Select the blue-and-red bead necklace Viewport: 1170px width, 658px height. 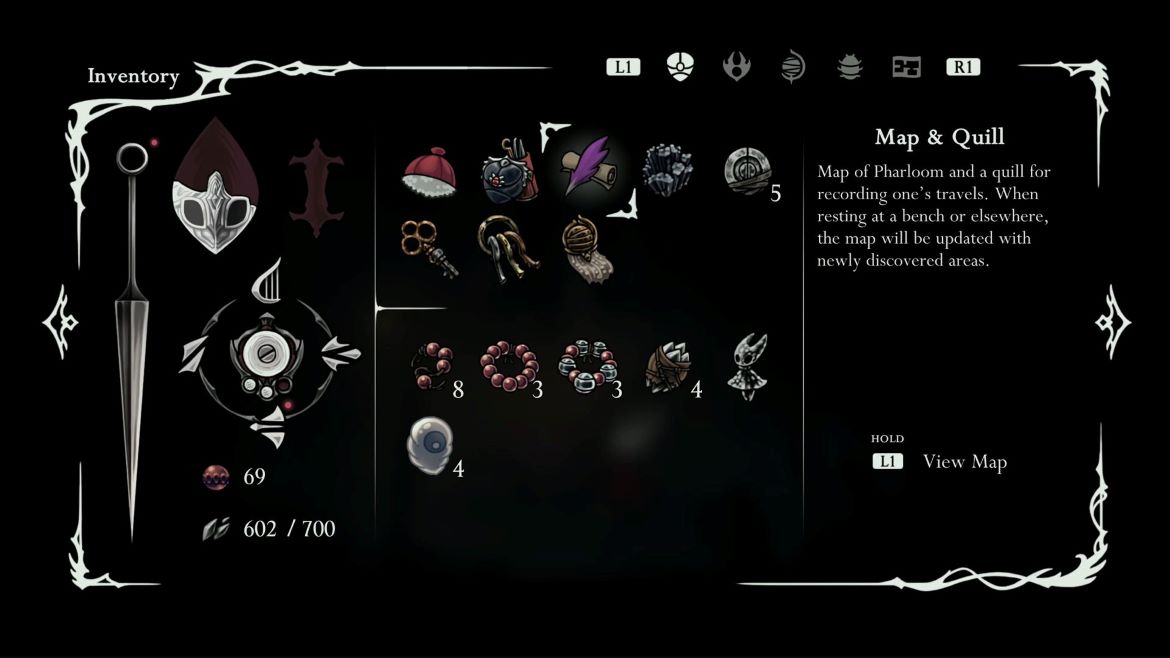[588, 367]
